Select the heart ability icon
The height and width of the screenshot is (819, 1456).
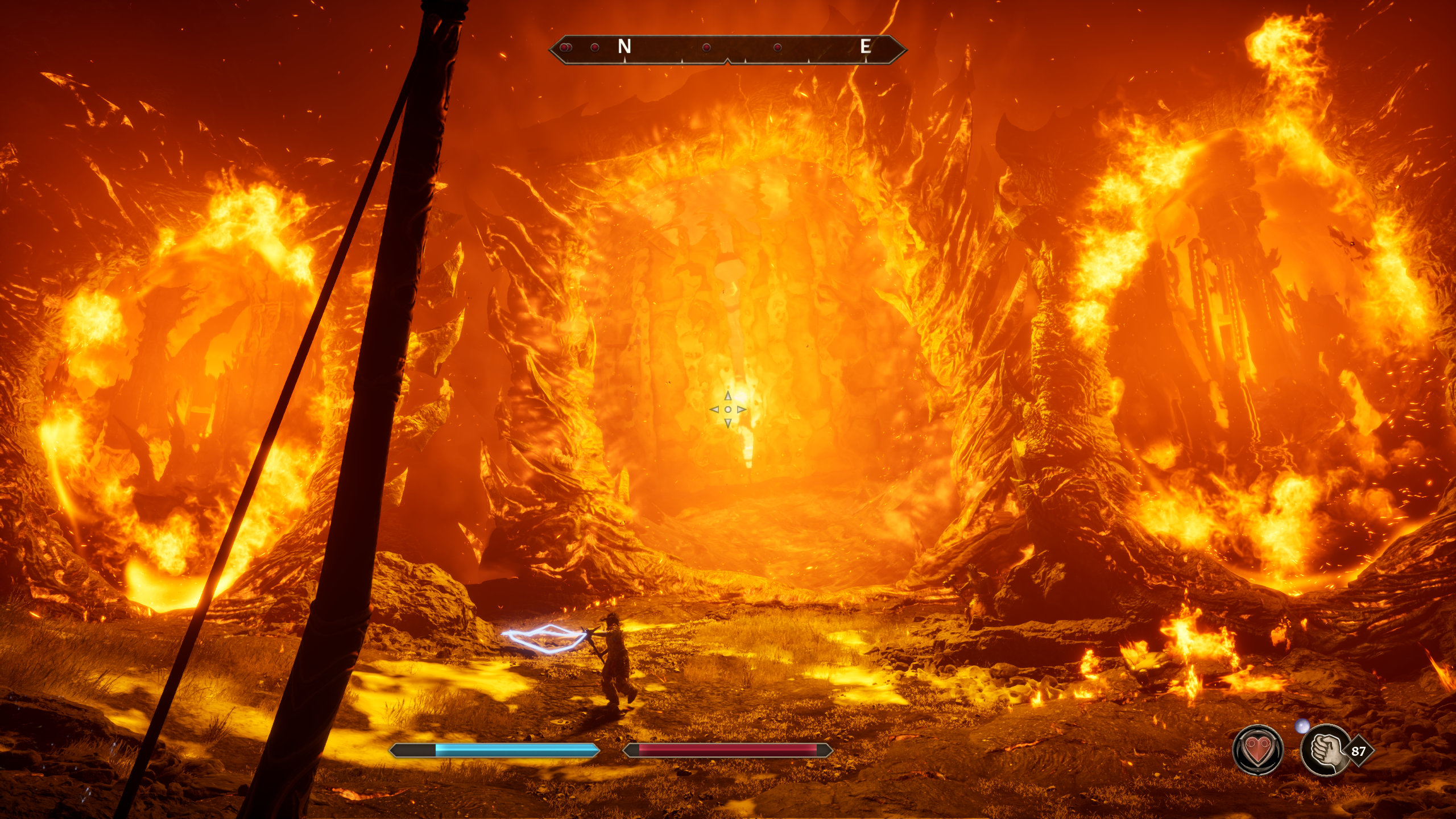click(1258, 750)
